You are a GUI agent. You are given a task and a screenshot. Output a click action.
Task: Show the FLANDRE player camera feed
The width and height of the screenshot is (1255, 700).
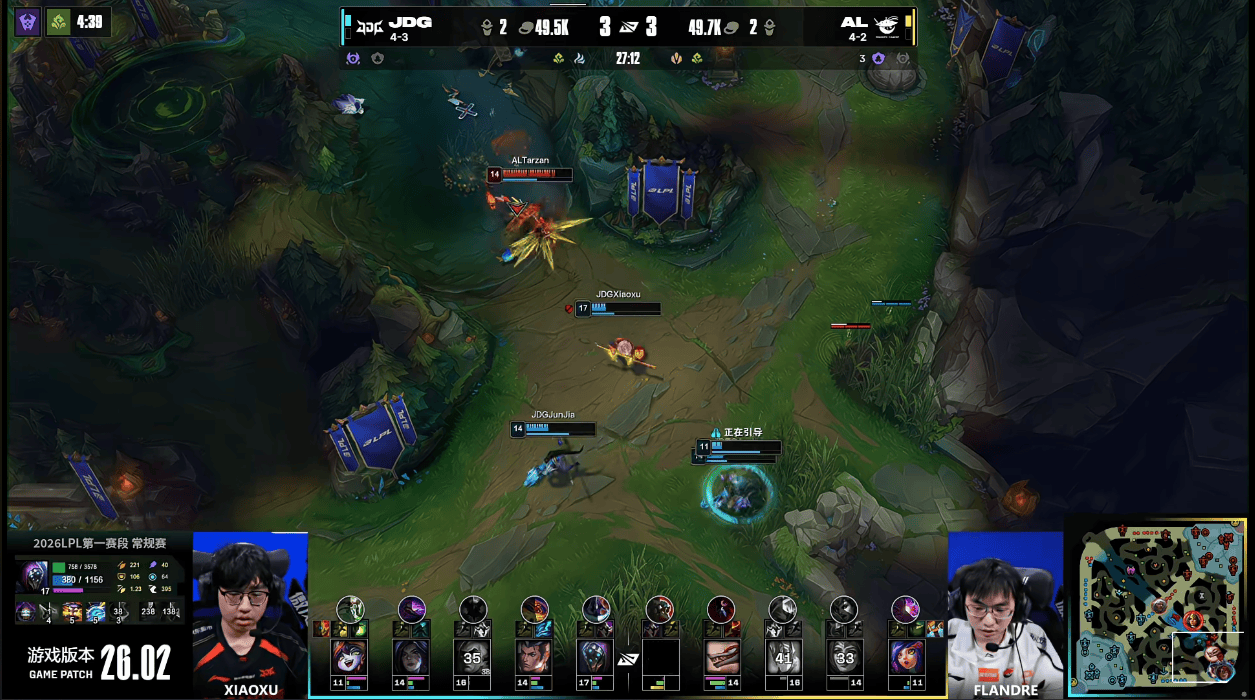[1004, 608]
